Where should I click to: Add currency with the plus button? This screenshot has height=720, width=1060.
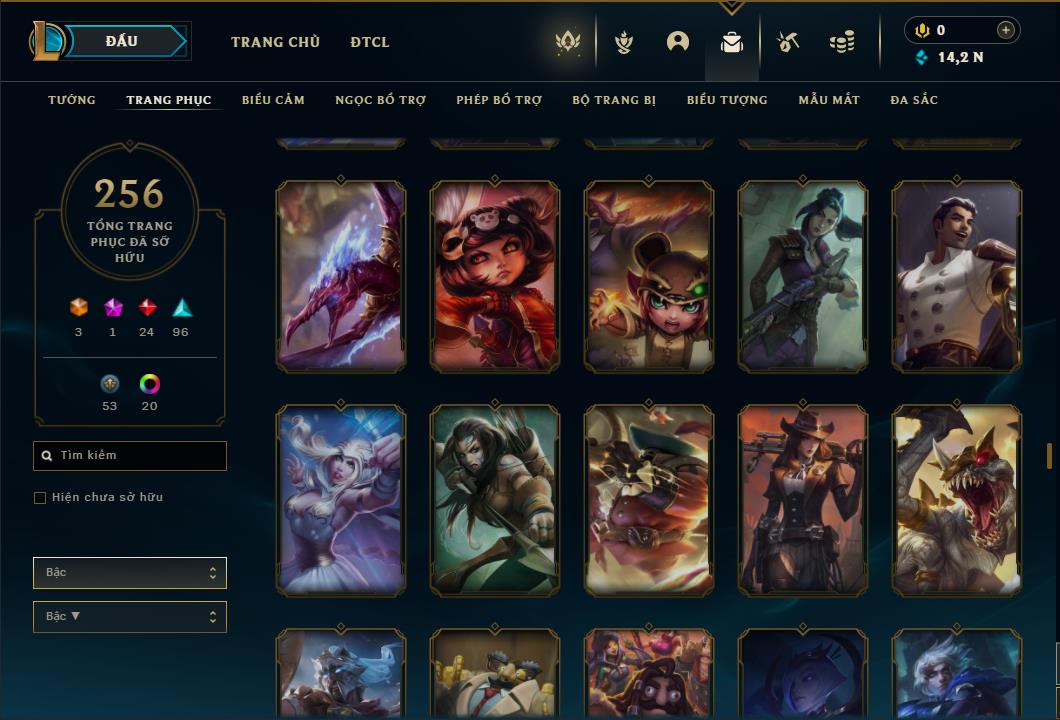1006,30
